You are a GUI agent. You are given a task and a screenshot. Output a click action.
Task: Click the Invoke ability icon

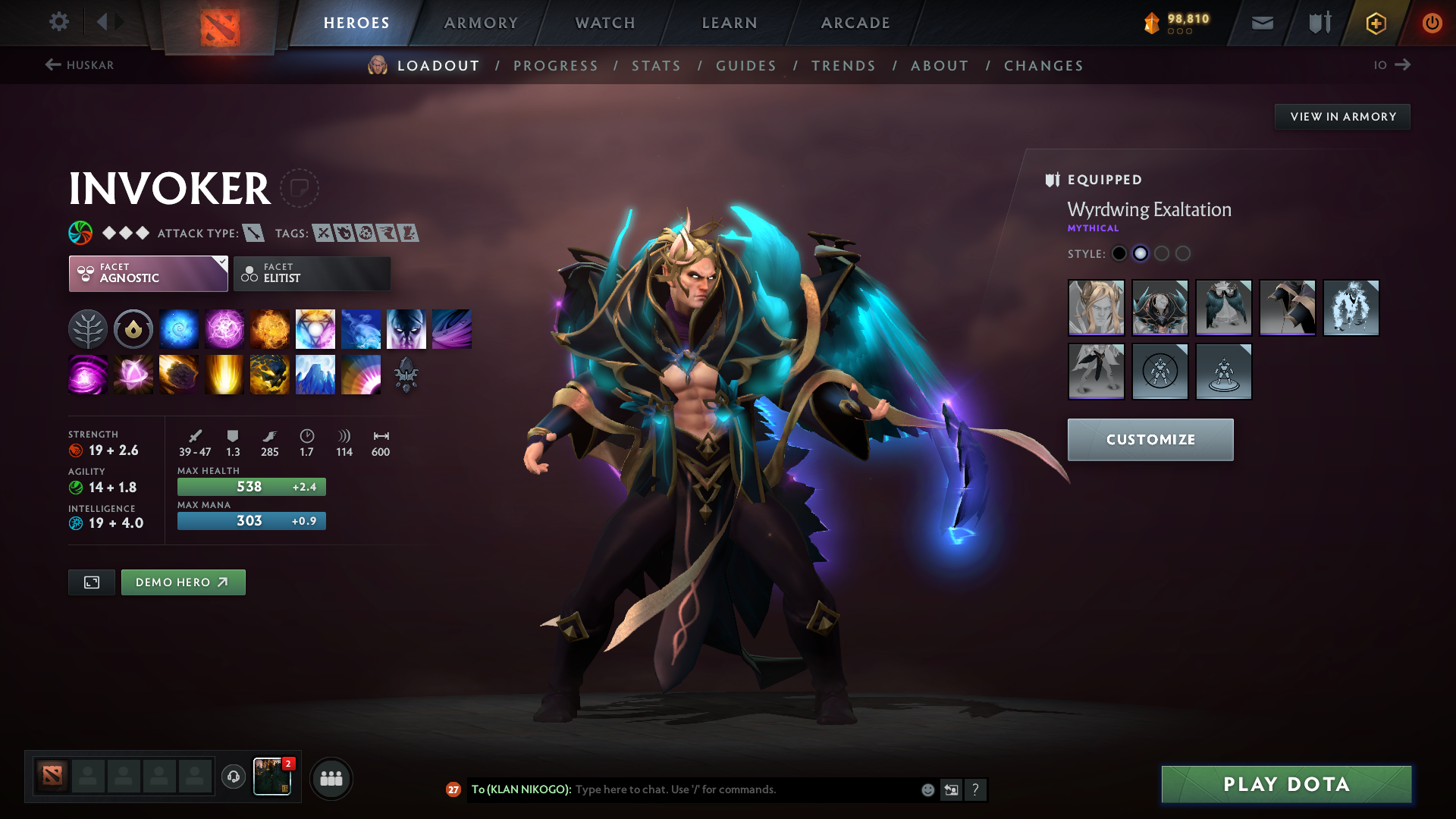tap(315, 328)
